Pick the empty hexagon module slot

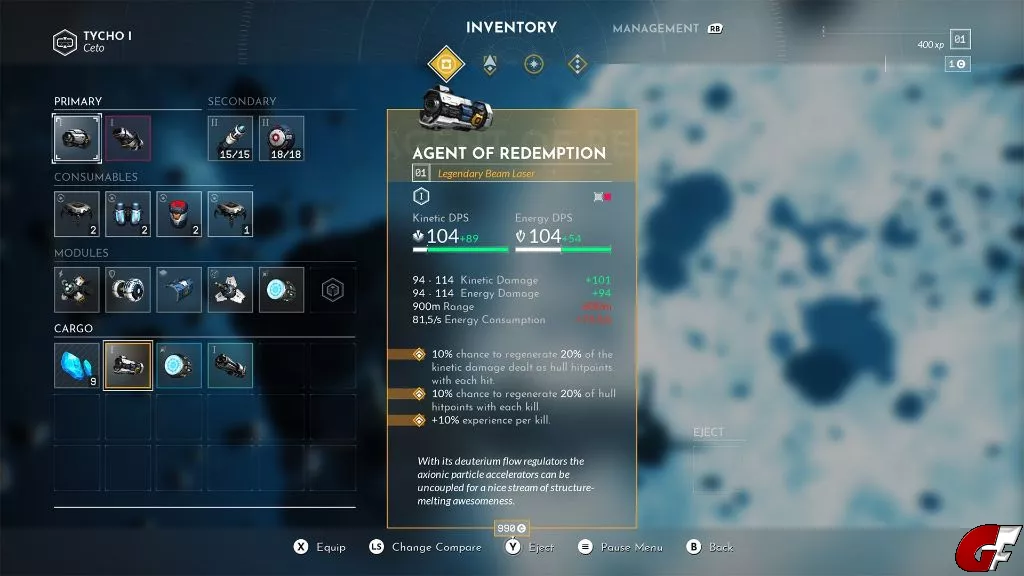[x=332, y=290]
